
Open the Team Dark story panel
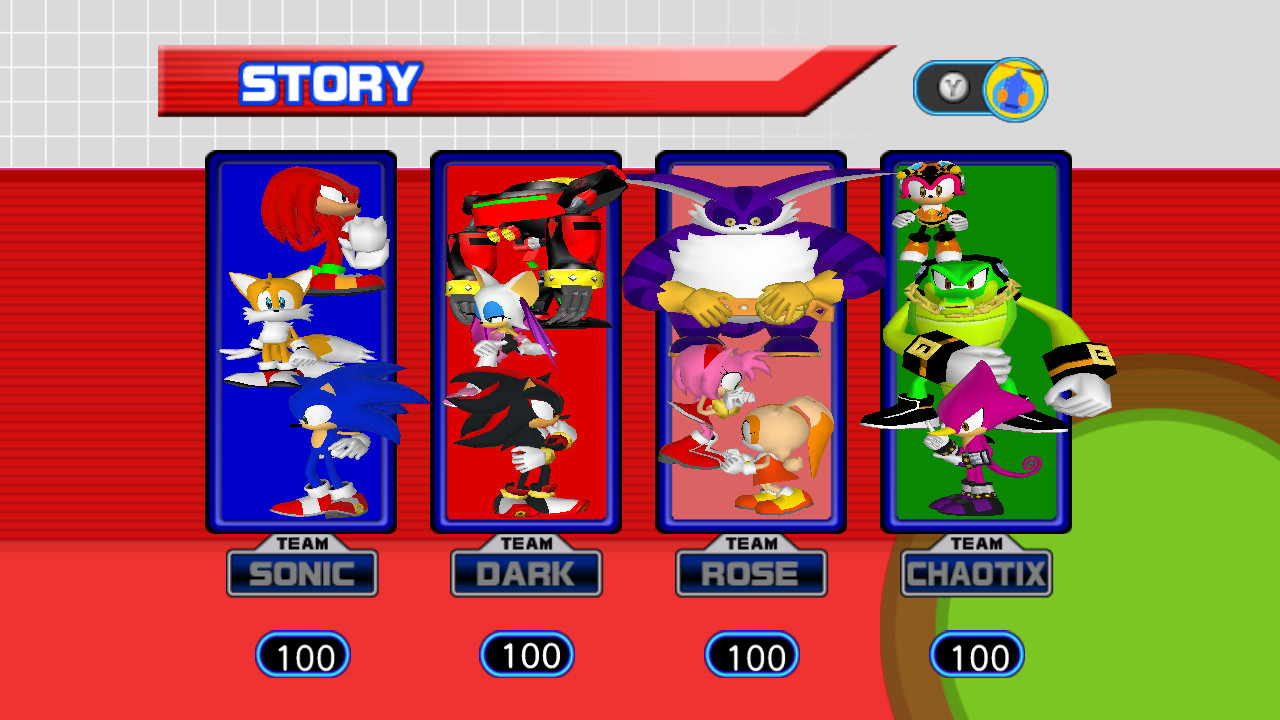526,340
